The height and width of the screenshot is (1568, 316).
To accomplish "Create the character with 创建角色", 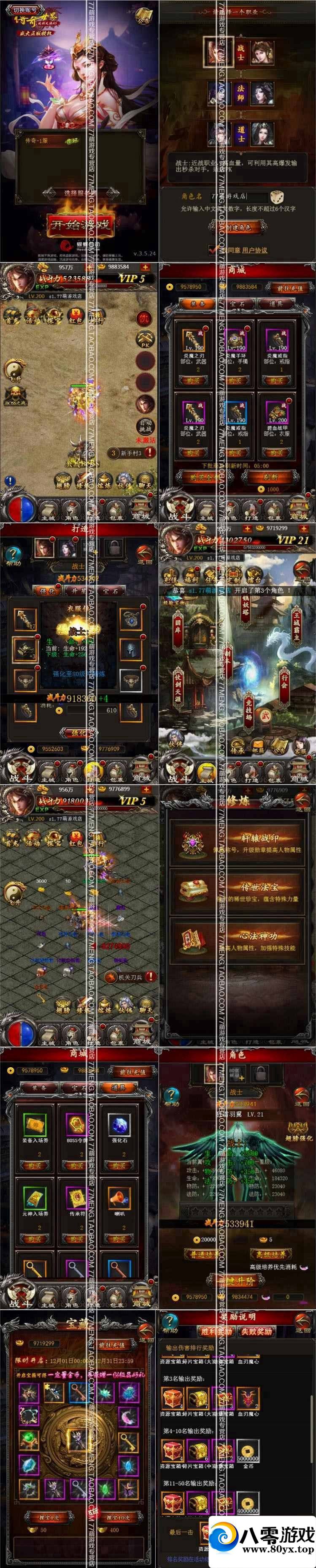I will [x=239, y=227].
